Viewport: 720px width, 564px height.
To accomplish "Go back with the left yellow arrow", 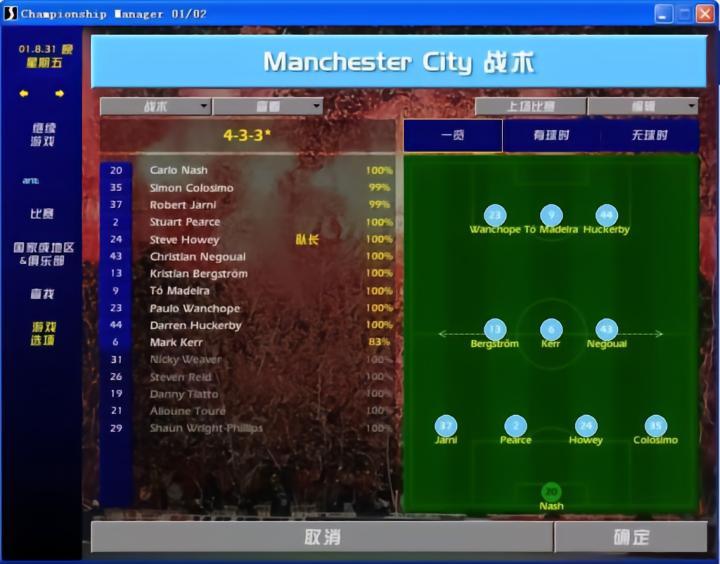I will point(24,94).
